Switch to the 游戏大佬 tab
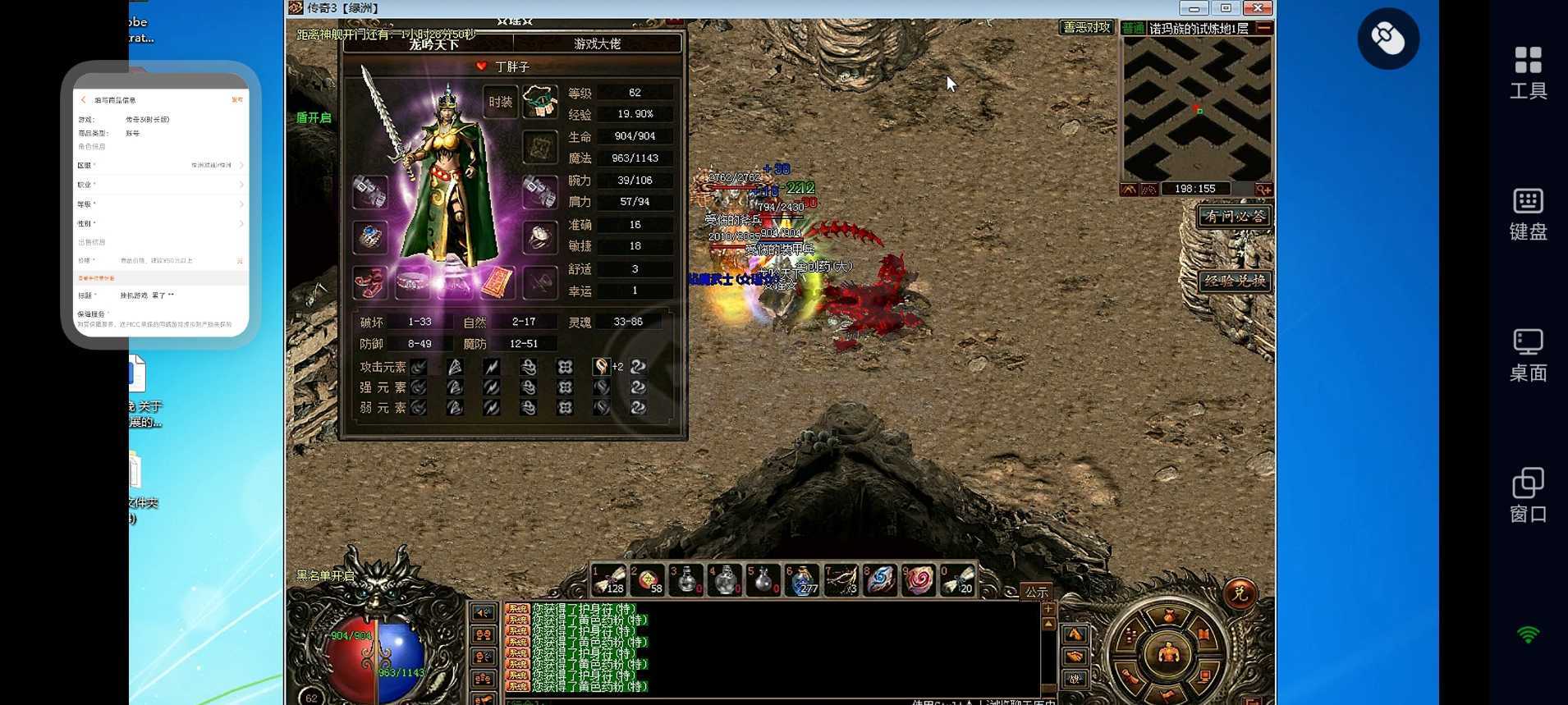Screen dimensions: 1568x705 [x=597, y=43]
